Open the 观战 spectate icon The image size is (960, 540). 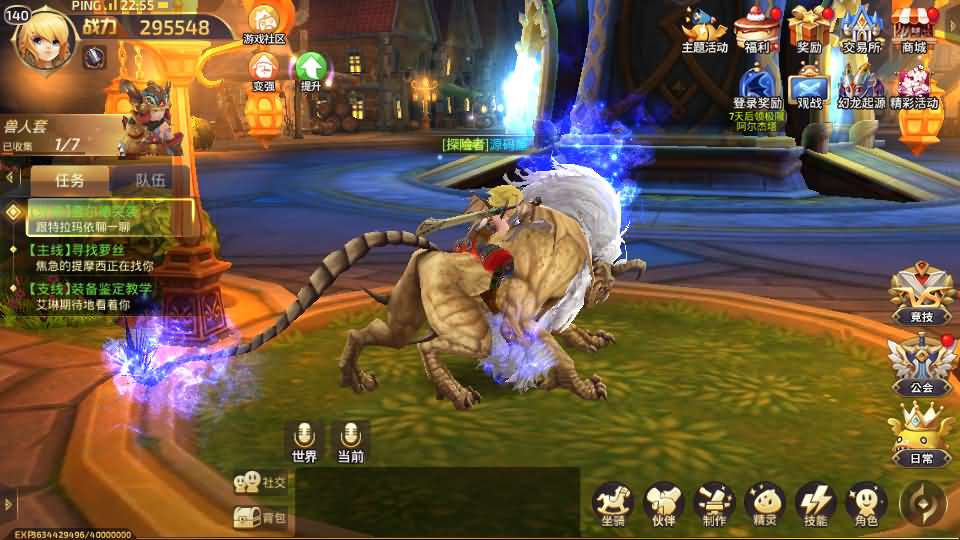(x=809, y=86)
